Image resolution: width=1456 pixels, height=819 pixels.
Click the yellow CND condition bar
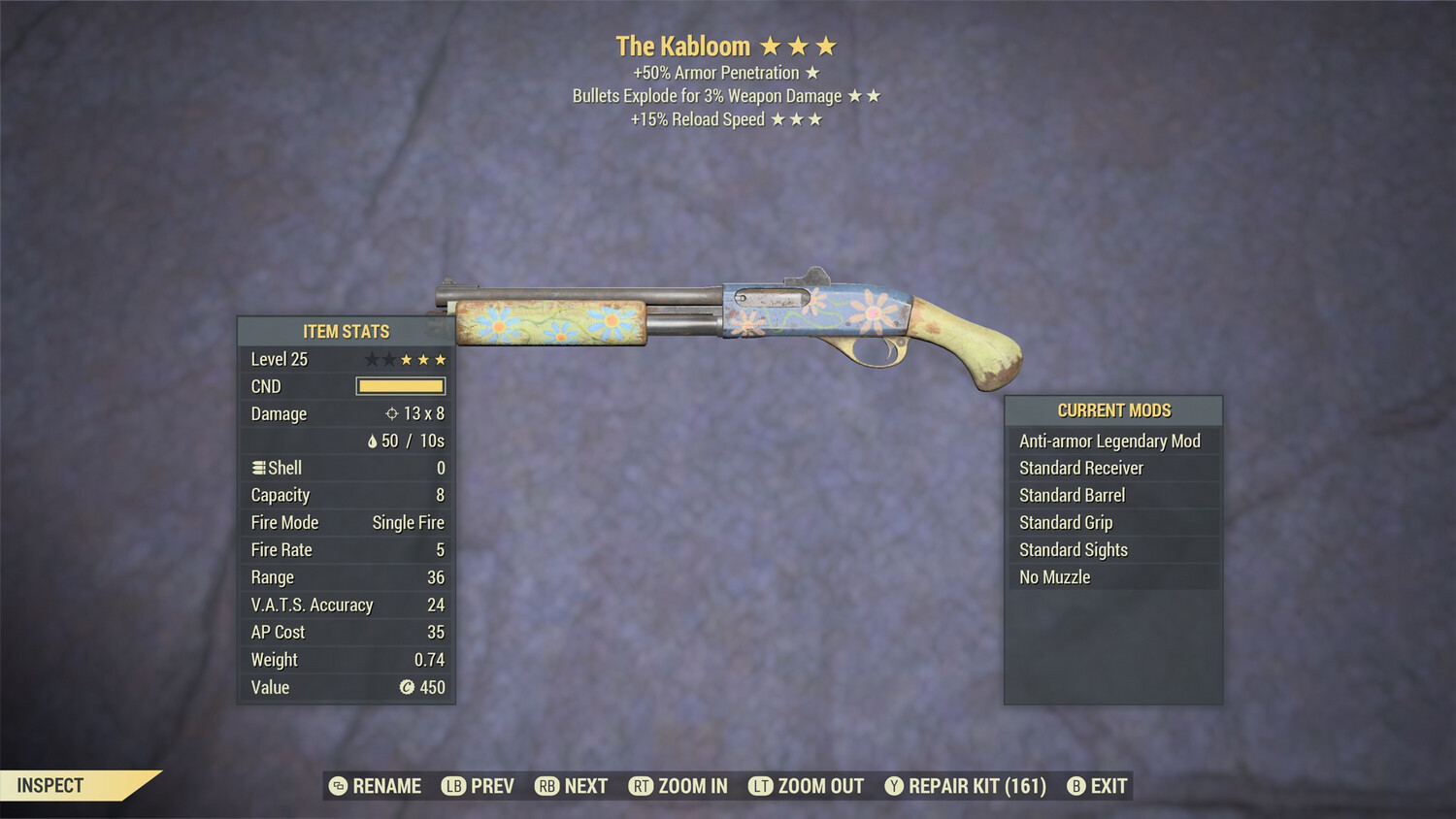(x=400, y=386)
